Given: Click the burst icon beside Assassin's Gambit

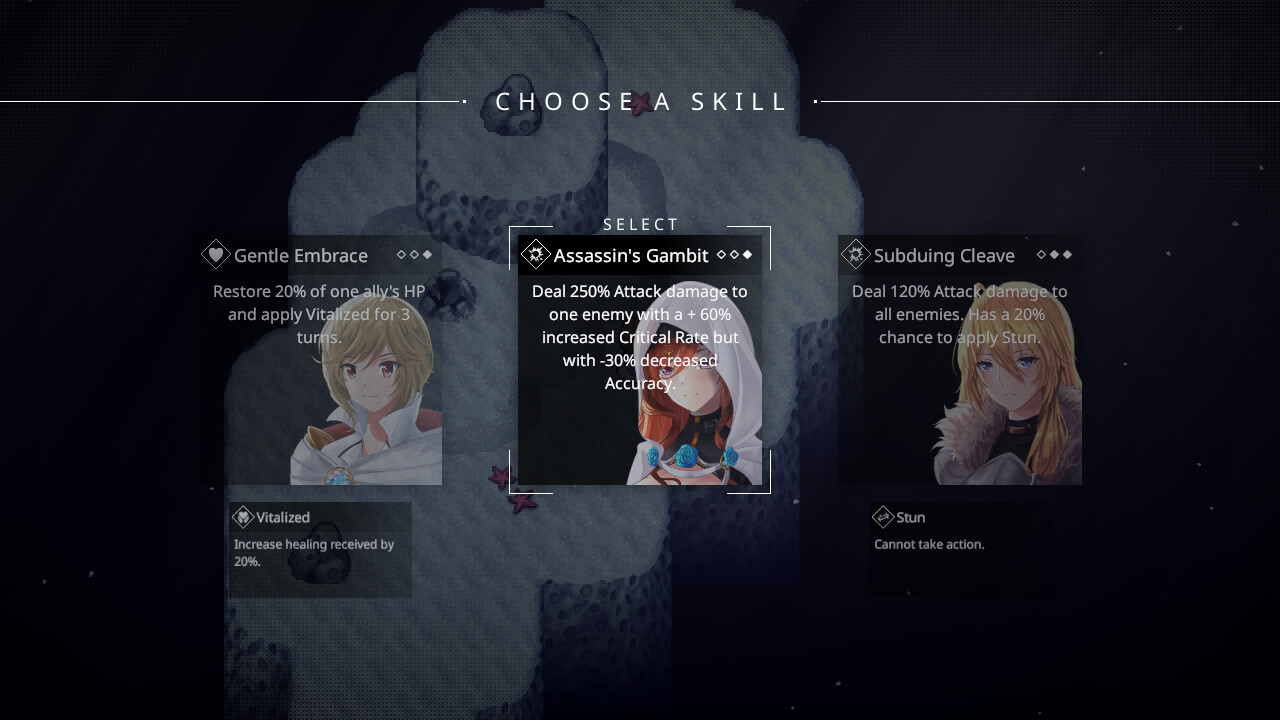Looking at the screenshot, I should tap(536, 253).
